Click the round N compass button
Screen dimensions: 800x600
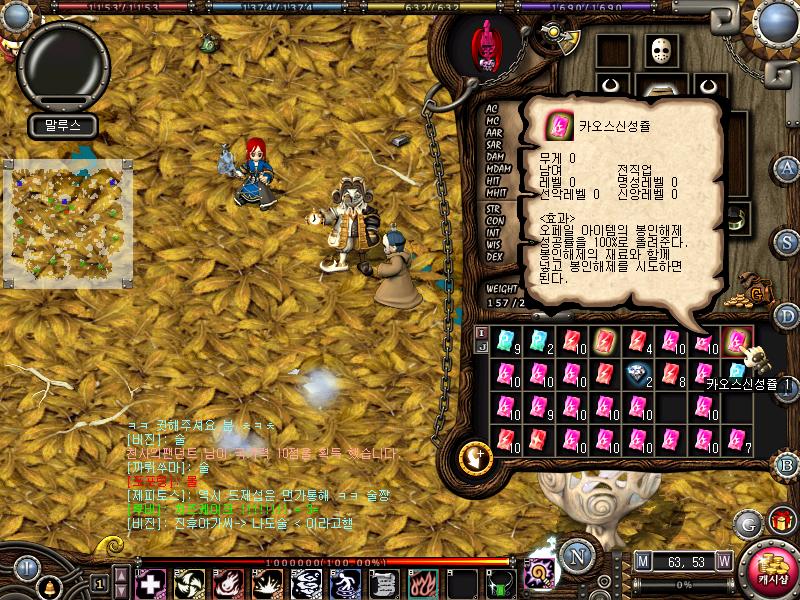(x=574, y=555)
